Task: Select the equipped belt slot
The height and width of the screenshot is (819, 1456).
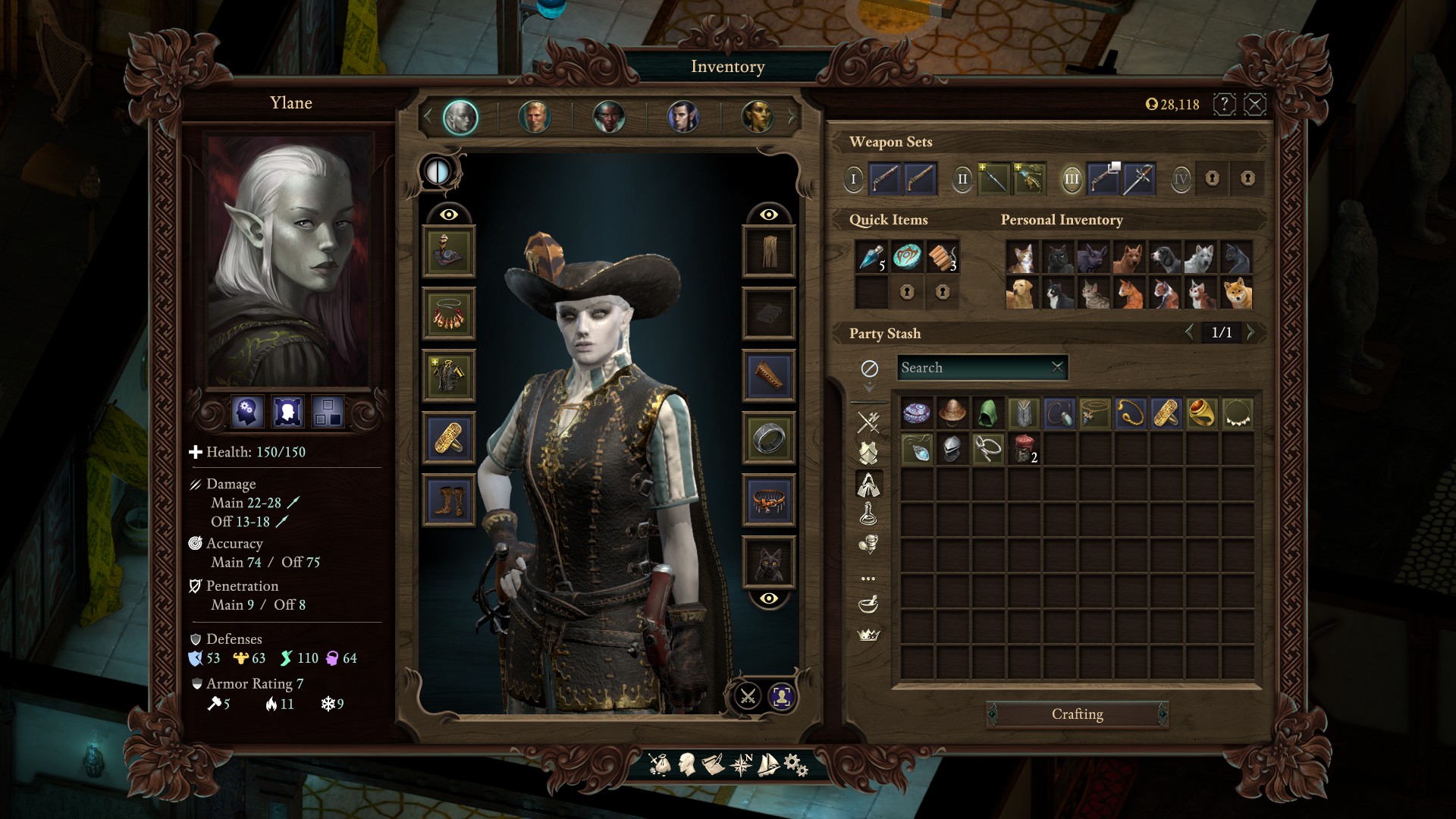Action: pyautogui.click(x=769, y=500)
